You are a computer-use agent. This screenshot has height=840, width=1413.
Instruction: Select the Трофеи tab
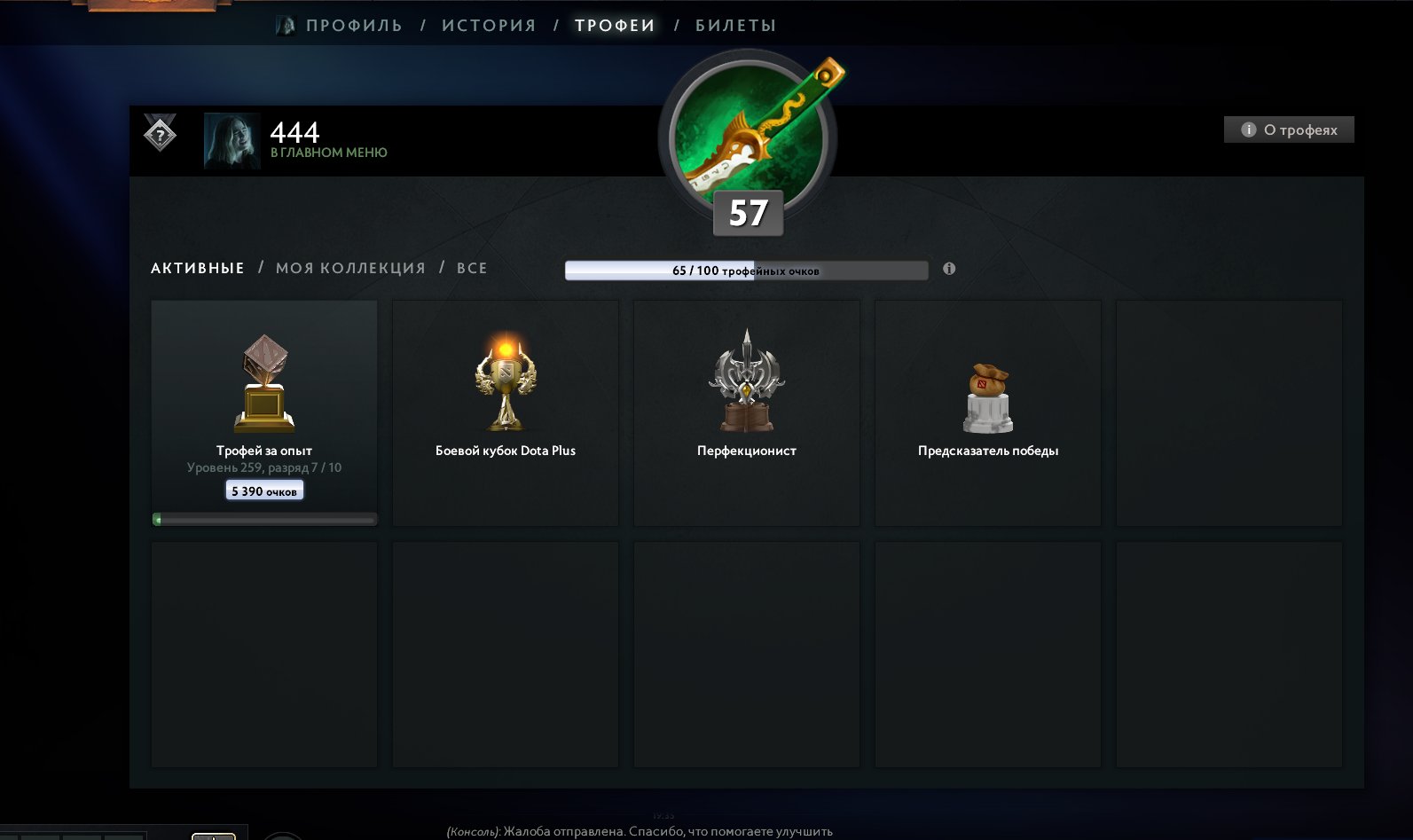point(615,26)
